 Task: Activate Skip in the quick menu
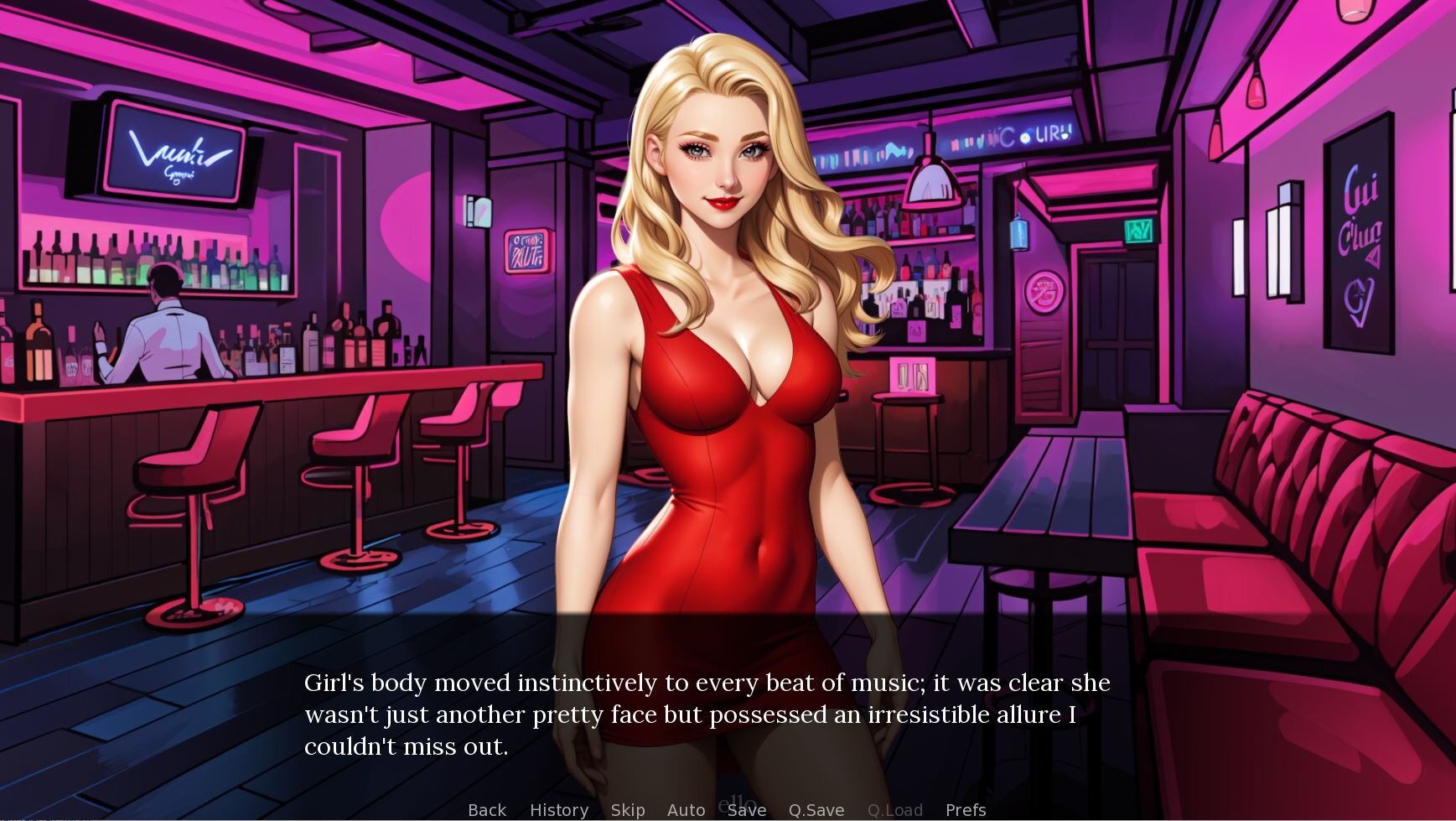point(628,810)
